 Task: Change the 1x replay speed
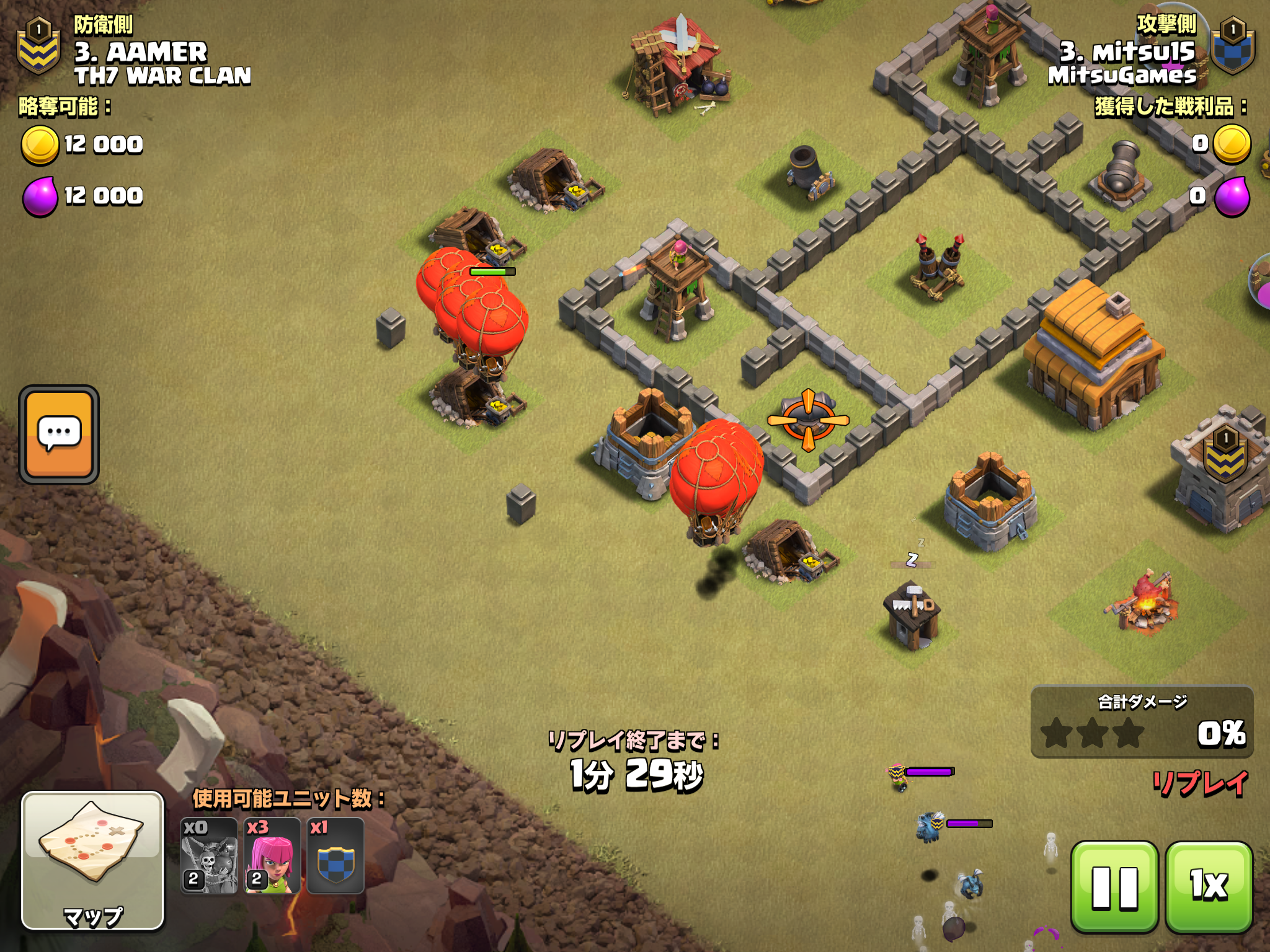(x=1209, y=887)
